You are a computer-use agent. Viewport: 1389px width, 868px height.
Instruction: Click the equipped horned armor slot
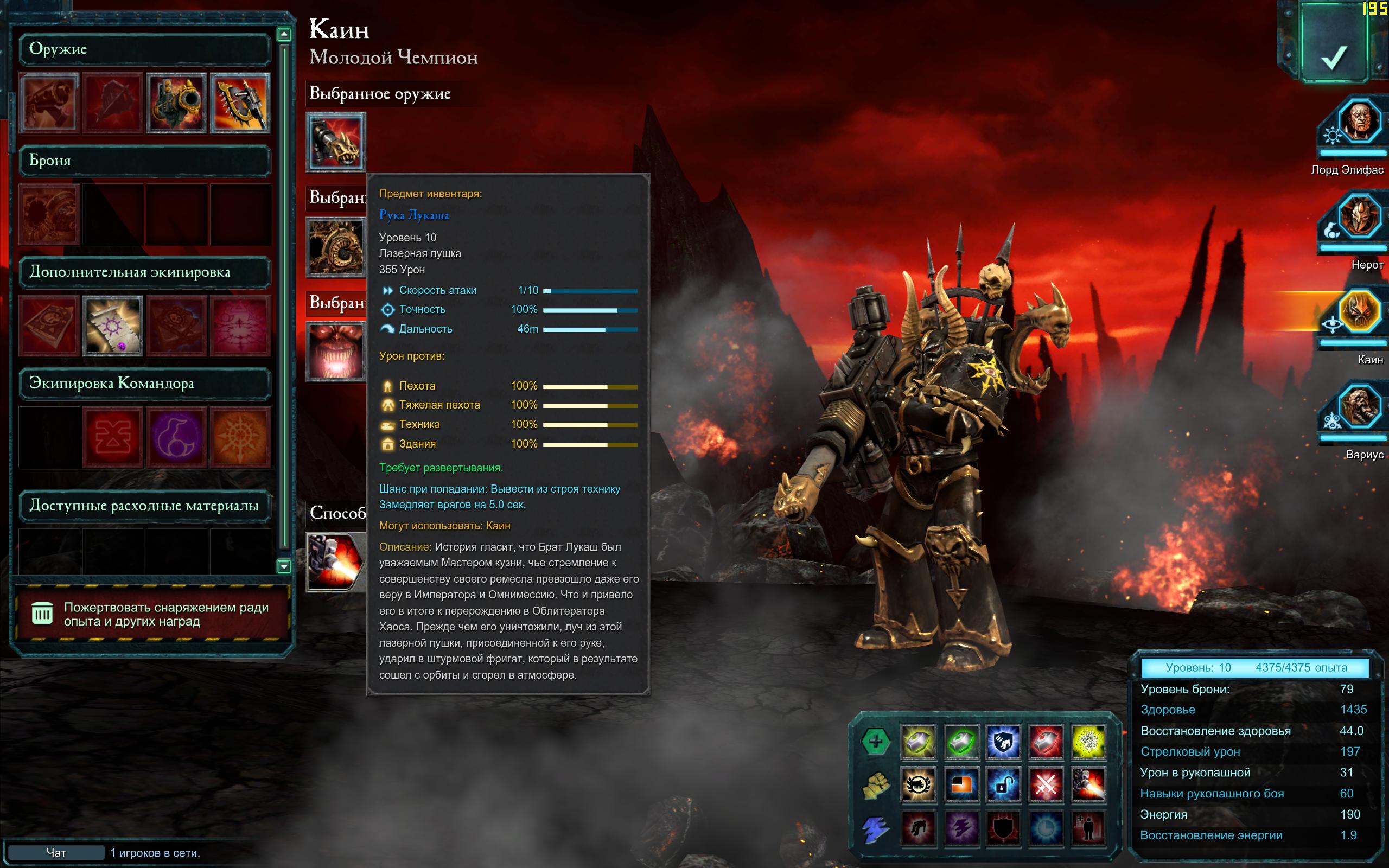click(336, 247)
